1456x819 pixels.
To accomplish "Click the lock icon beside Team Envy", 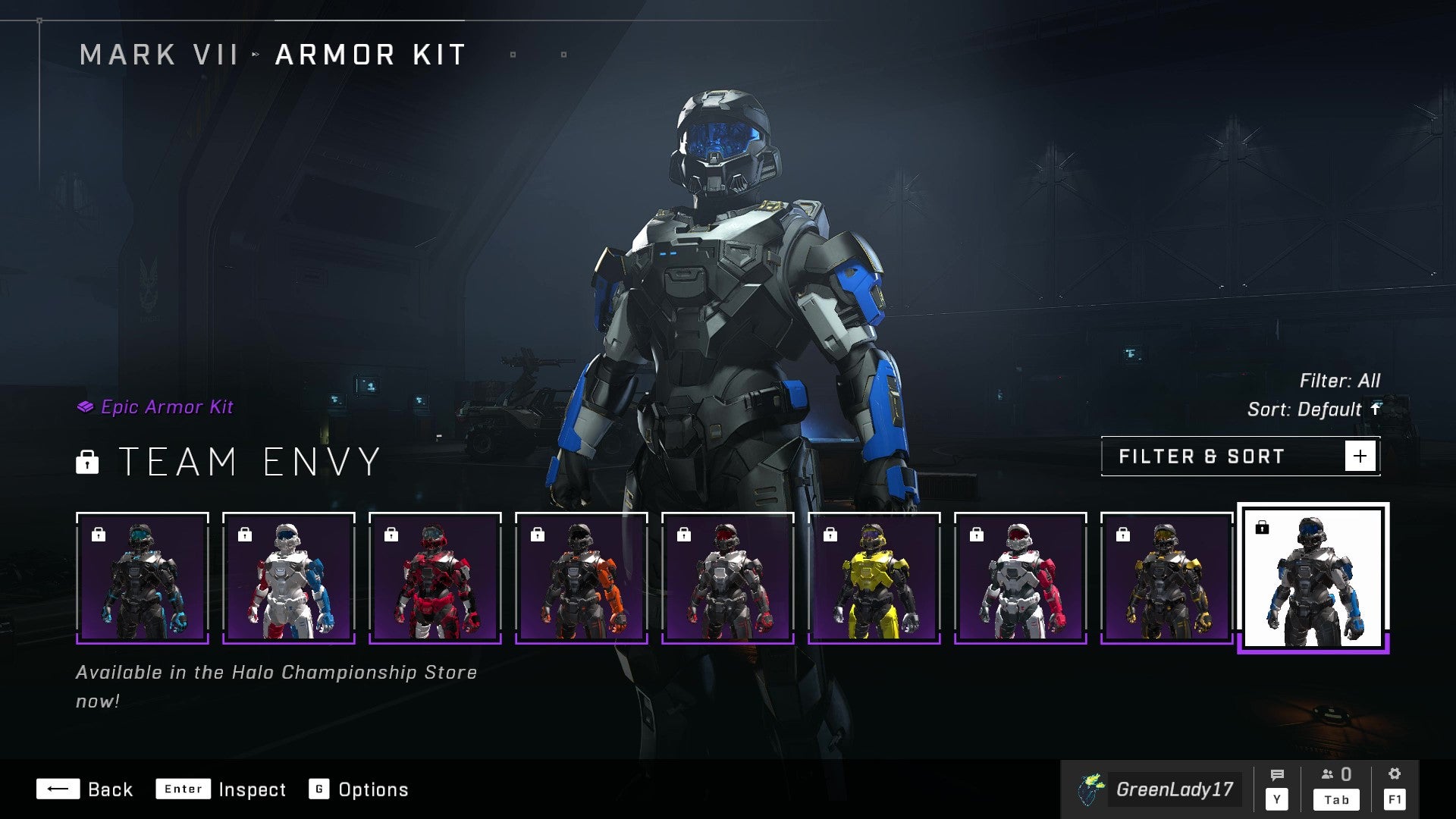I will 89,463.
